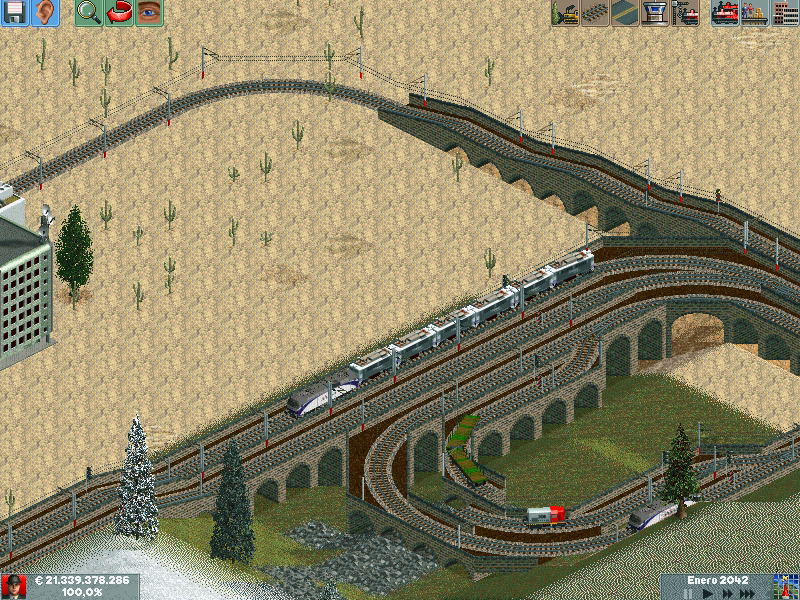Open the bulldozer terraform tools

point(566,12)
